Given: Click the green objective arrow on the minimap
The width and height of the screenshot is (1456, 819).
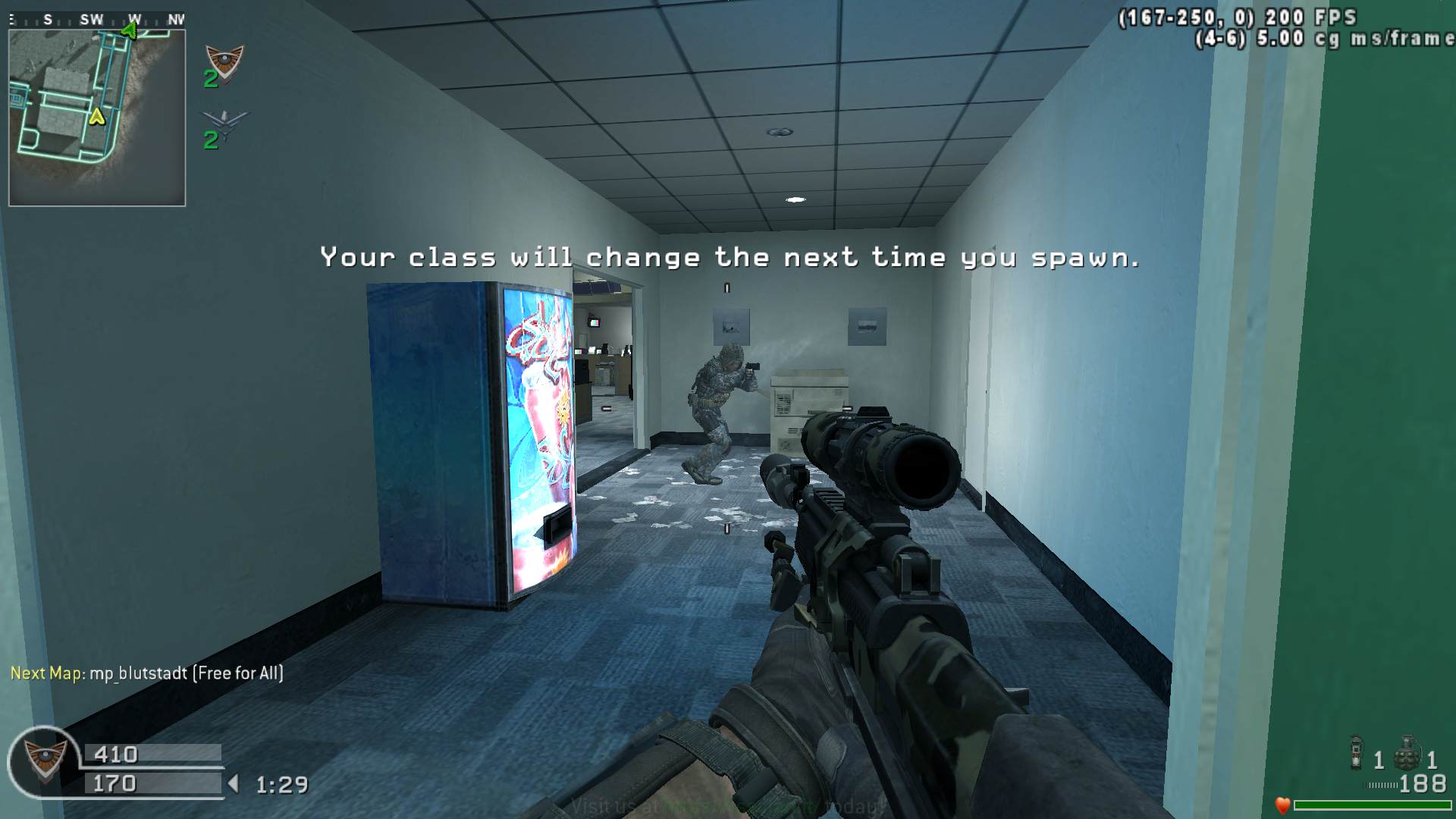Looking at the screenshot, I should pos(130,30).
